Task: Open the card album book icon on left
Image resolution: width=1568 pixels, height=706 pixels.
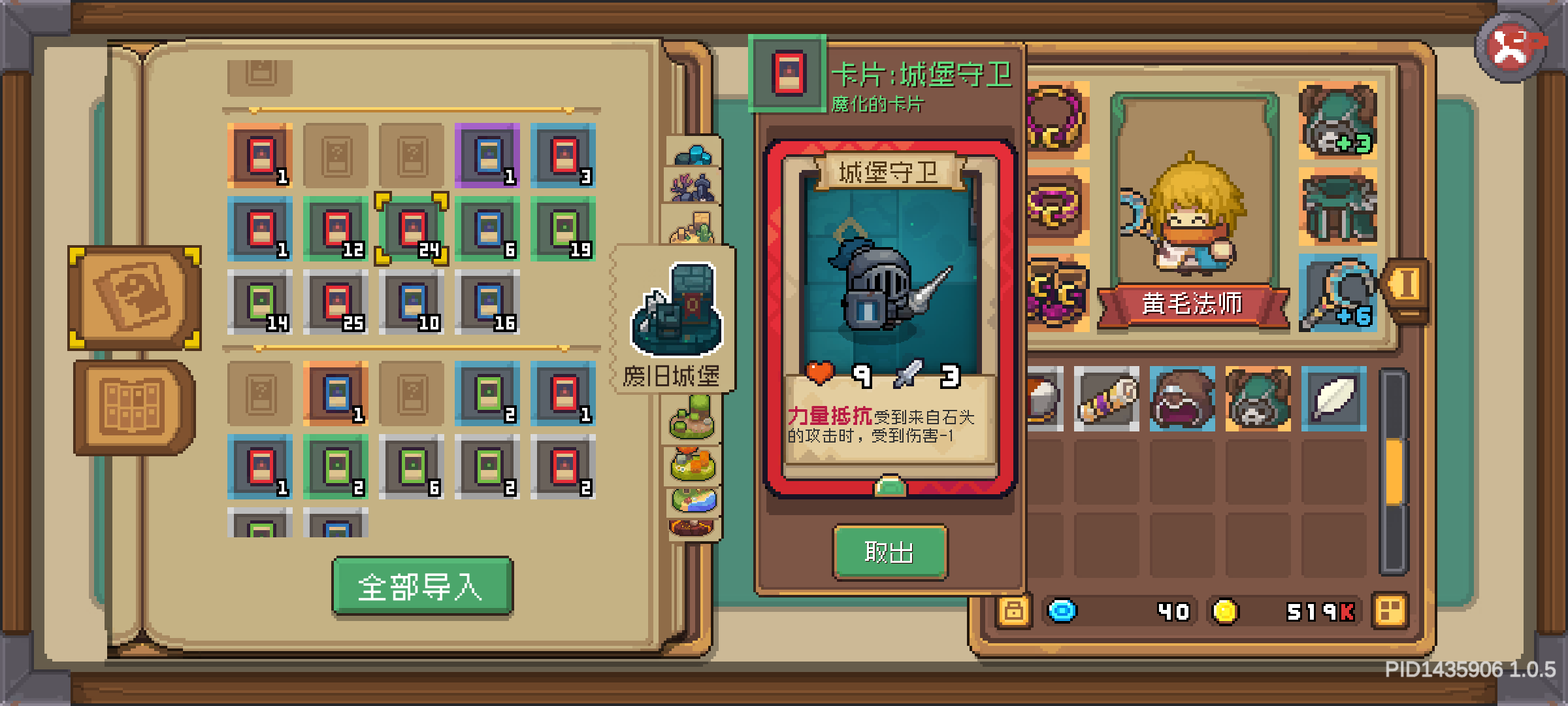Action: pos(133,297)
